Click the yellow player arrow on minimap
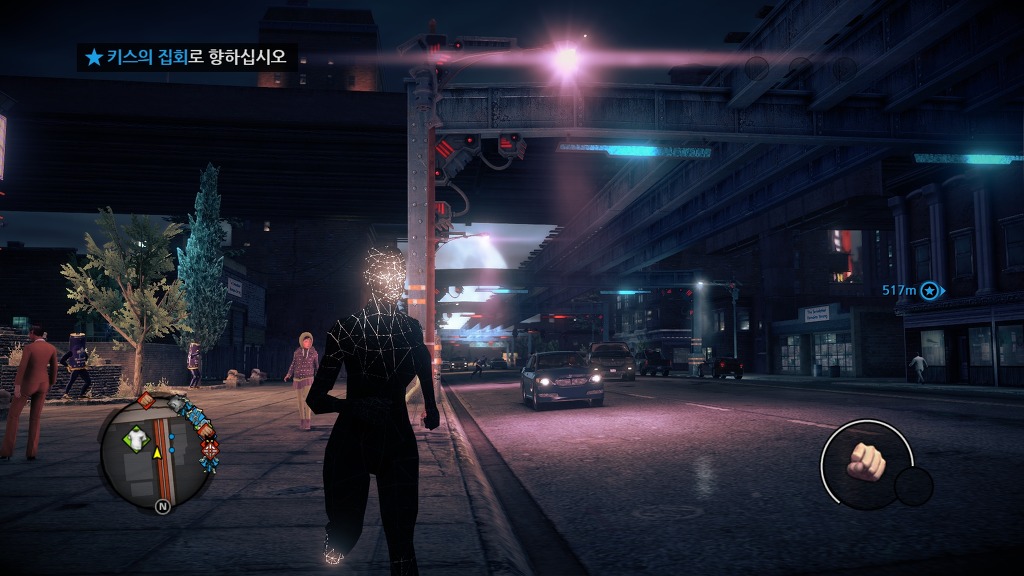 click(x=157, y=453)
